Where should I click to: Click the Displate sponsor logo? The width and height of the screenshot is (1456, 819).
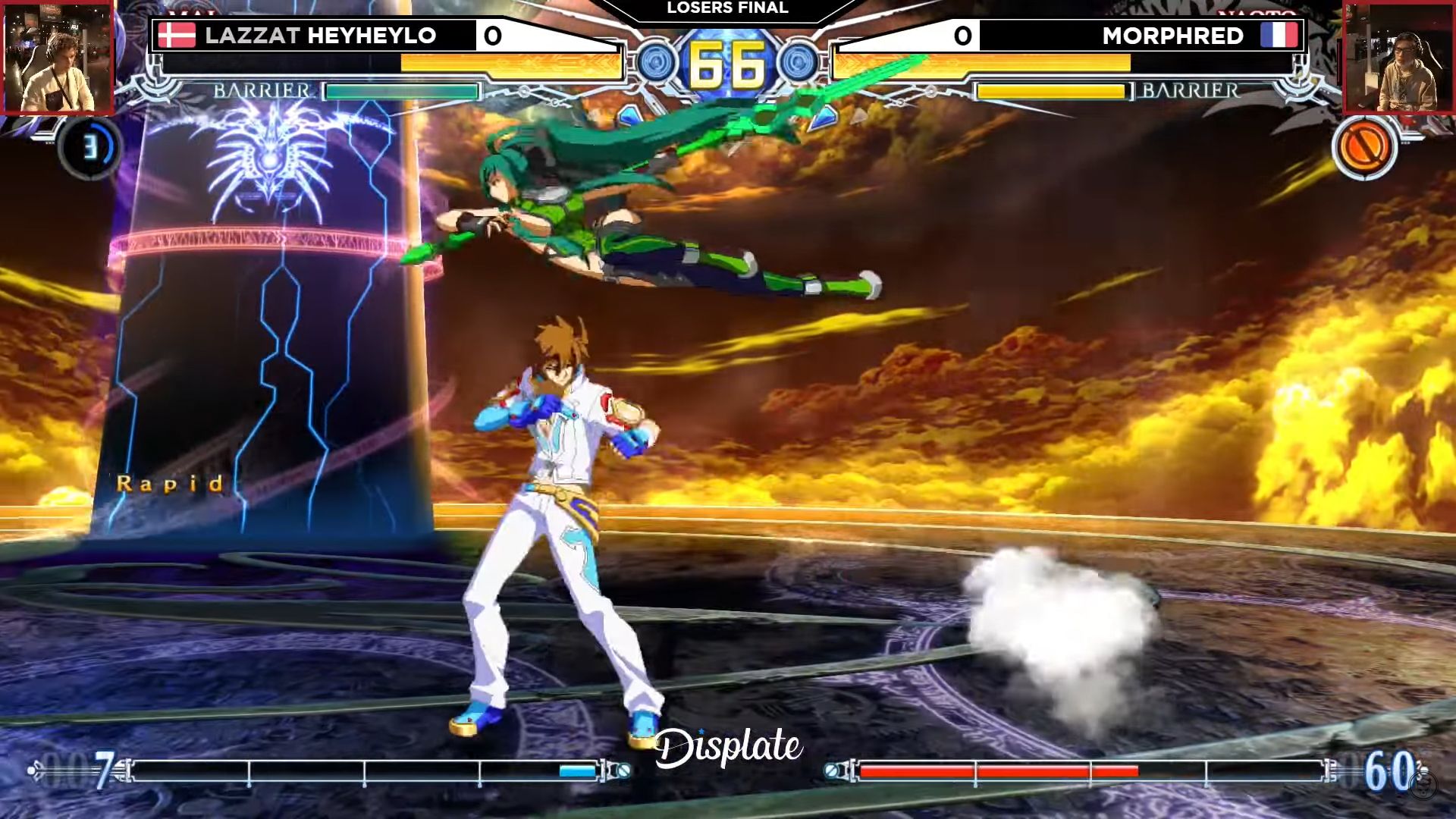(728, 747)
